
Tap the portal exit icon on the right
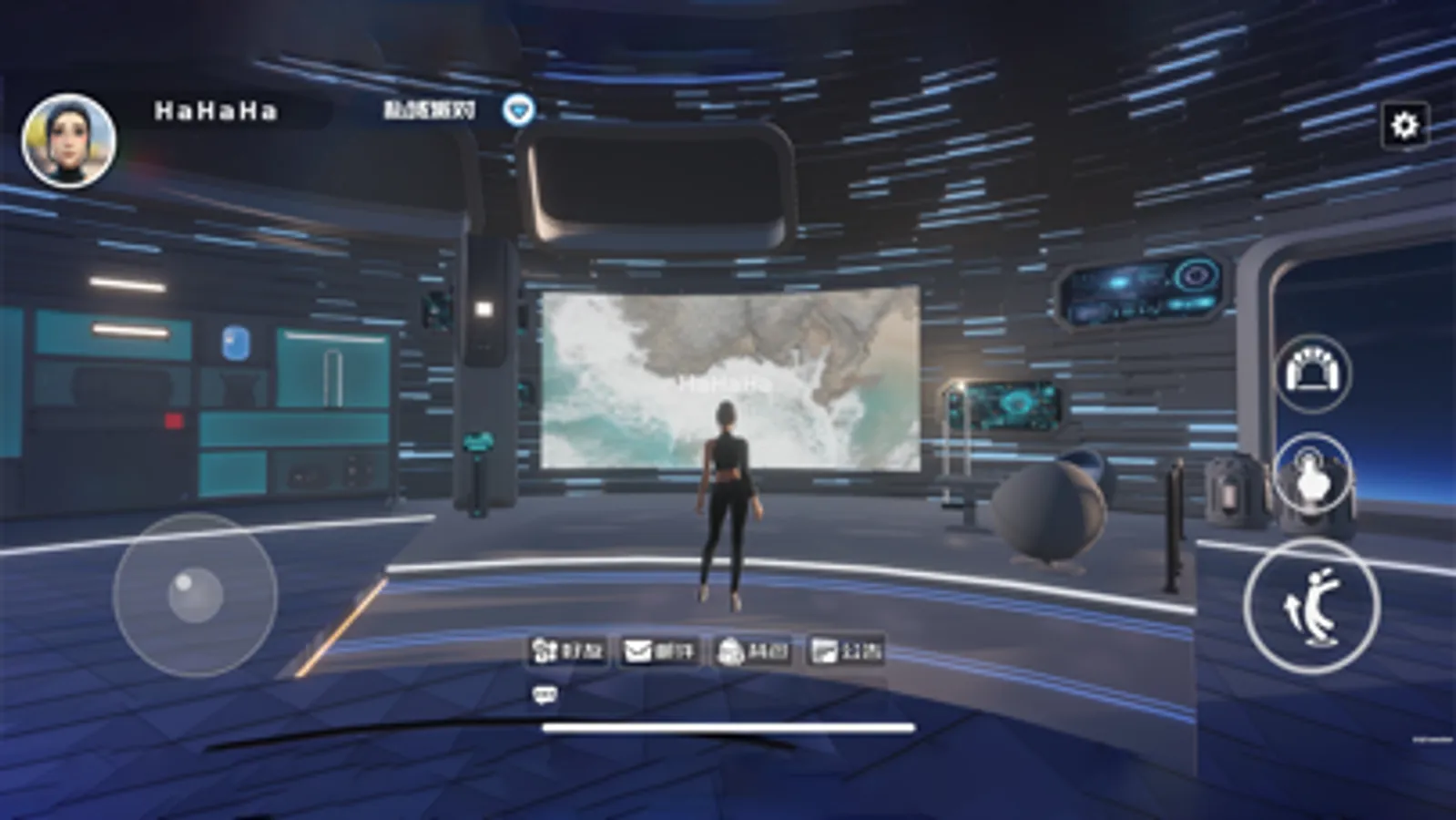pos(1311,374)
